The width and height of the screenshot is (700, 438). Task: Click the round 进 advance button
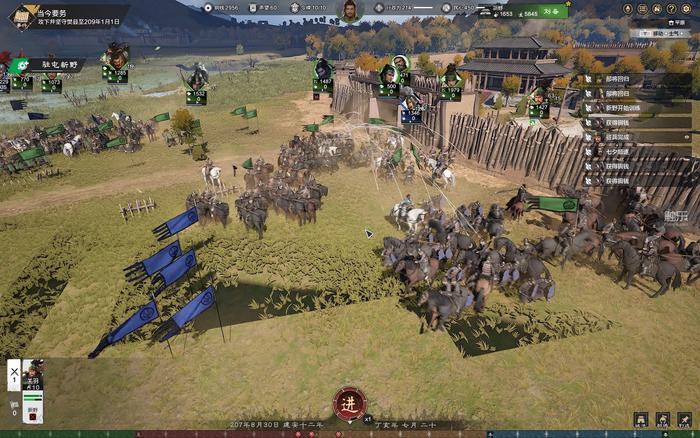pyautogui.click(x=349, y=402)
